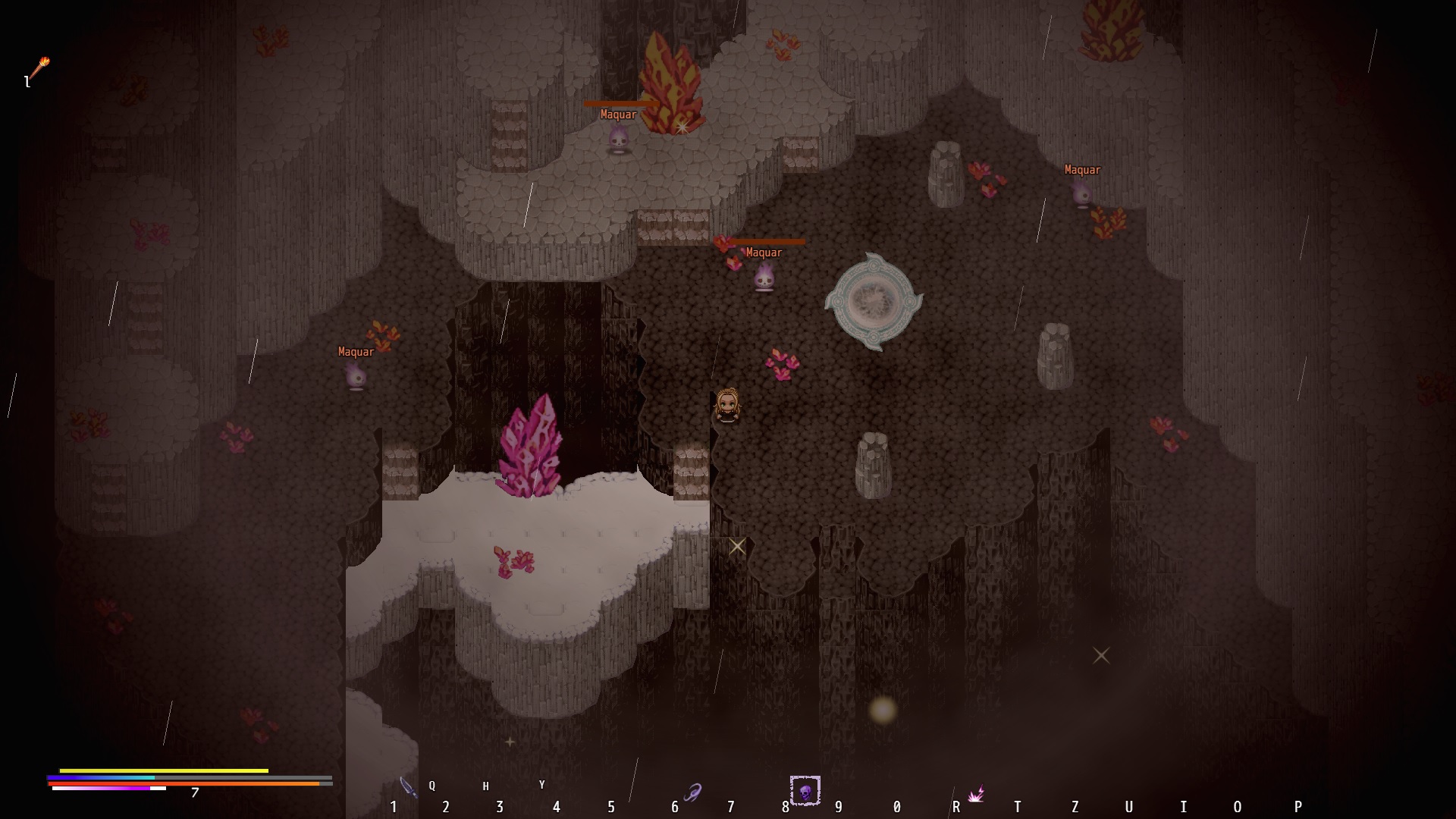Use the purple skull ability

click(x=805, y=791)
